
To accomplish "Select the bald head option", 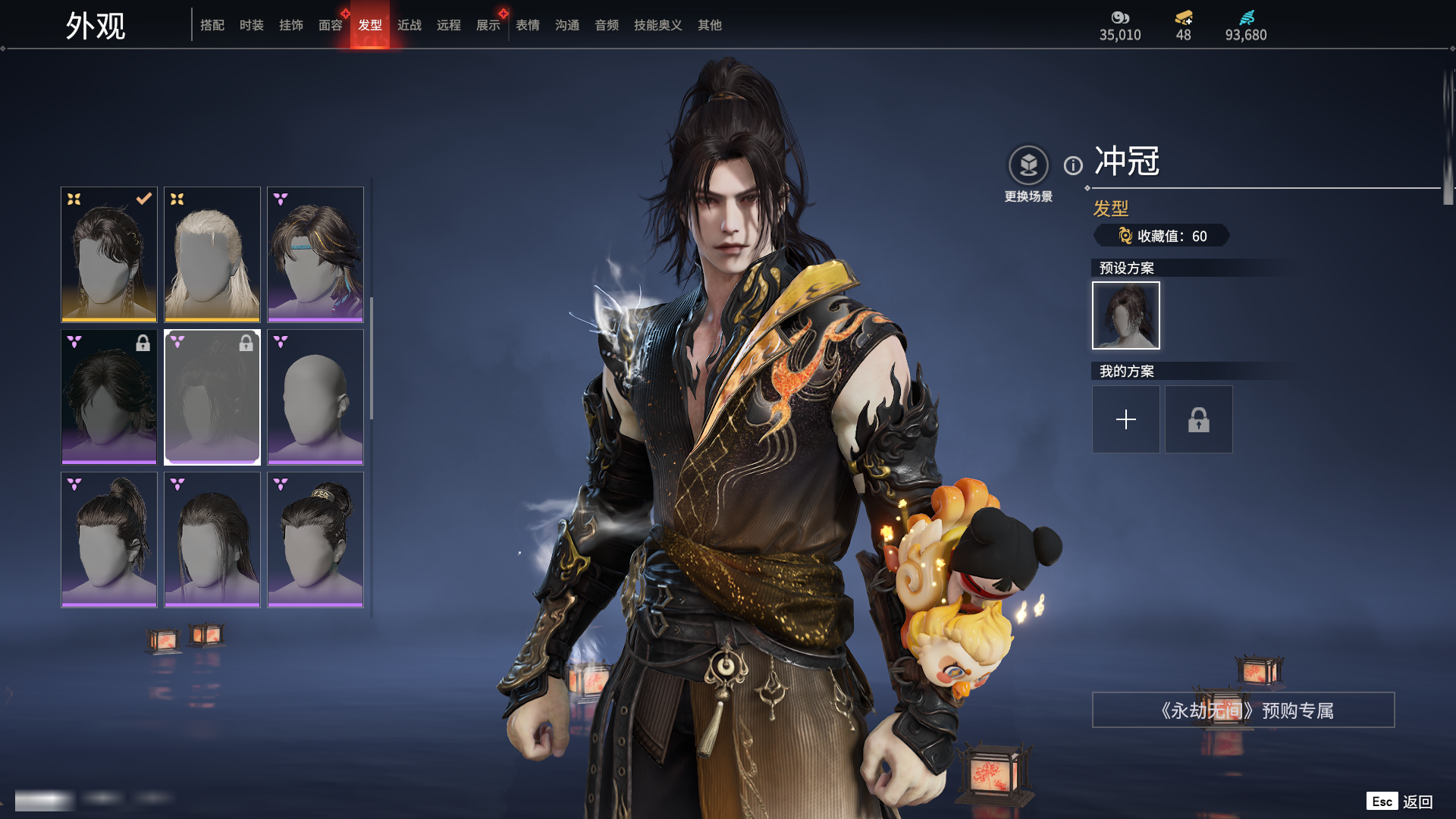I will 315,397.
